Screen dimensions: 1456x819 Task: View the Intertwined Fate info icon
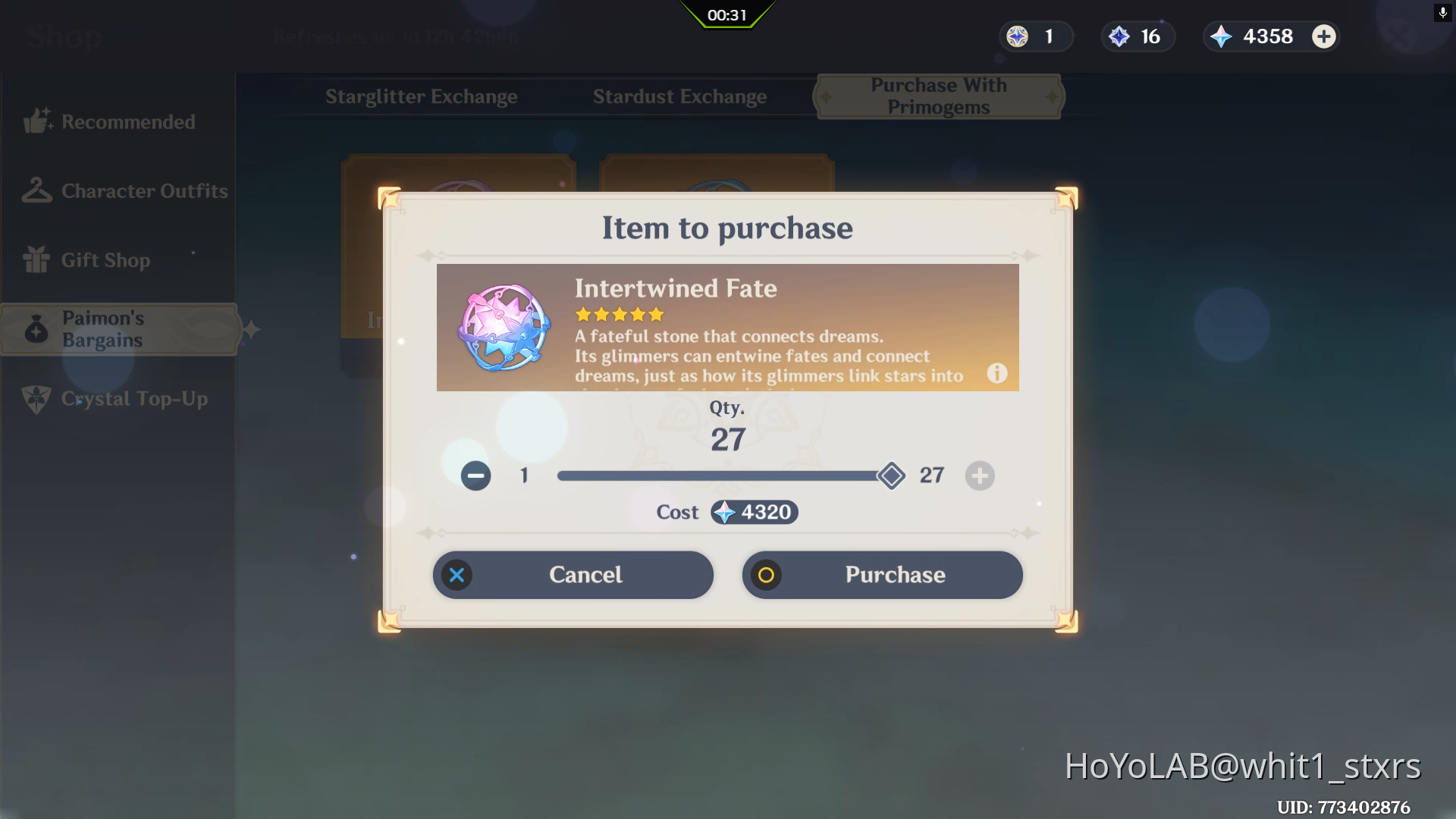tap(996, 373)
